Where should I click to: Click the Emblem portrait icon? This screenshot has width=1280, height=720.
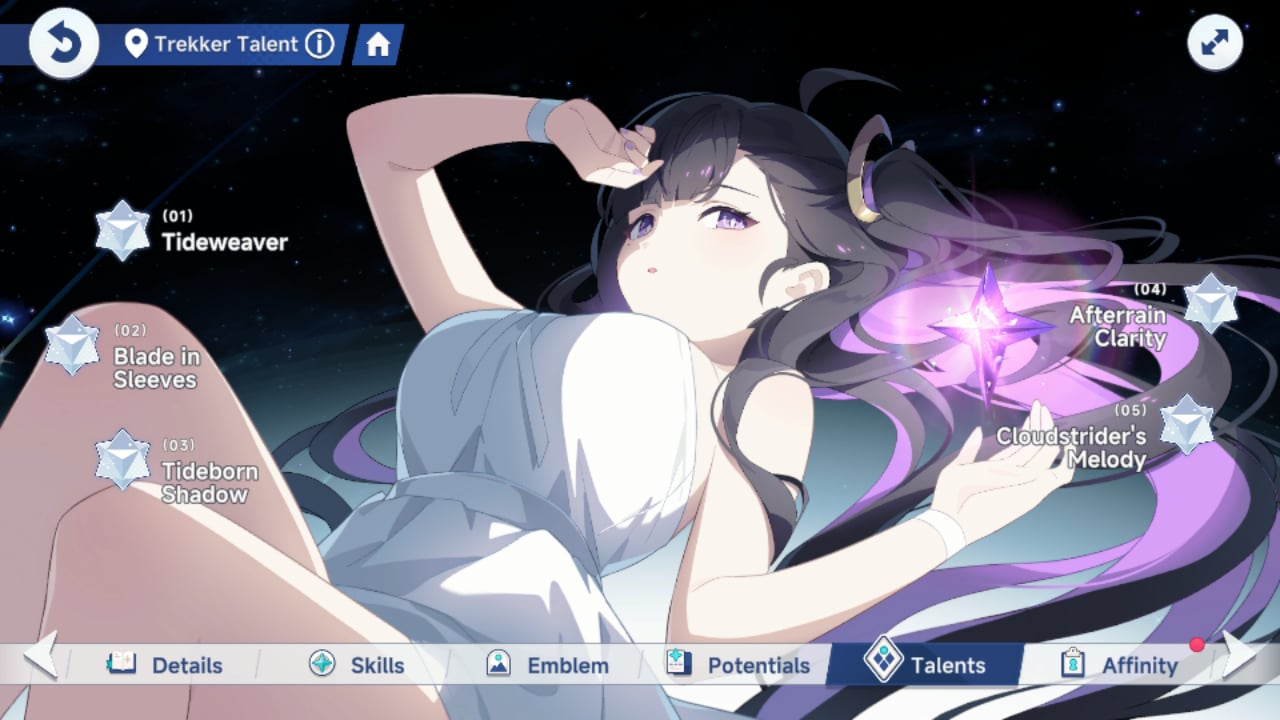pyautogui.click(x=500, y=663)
